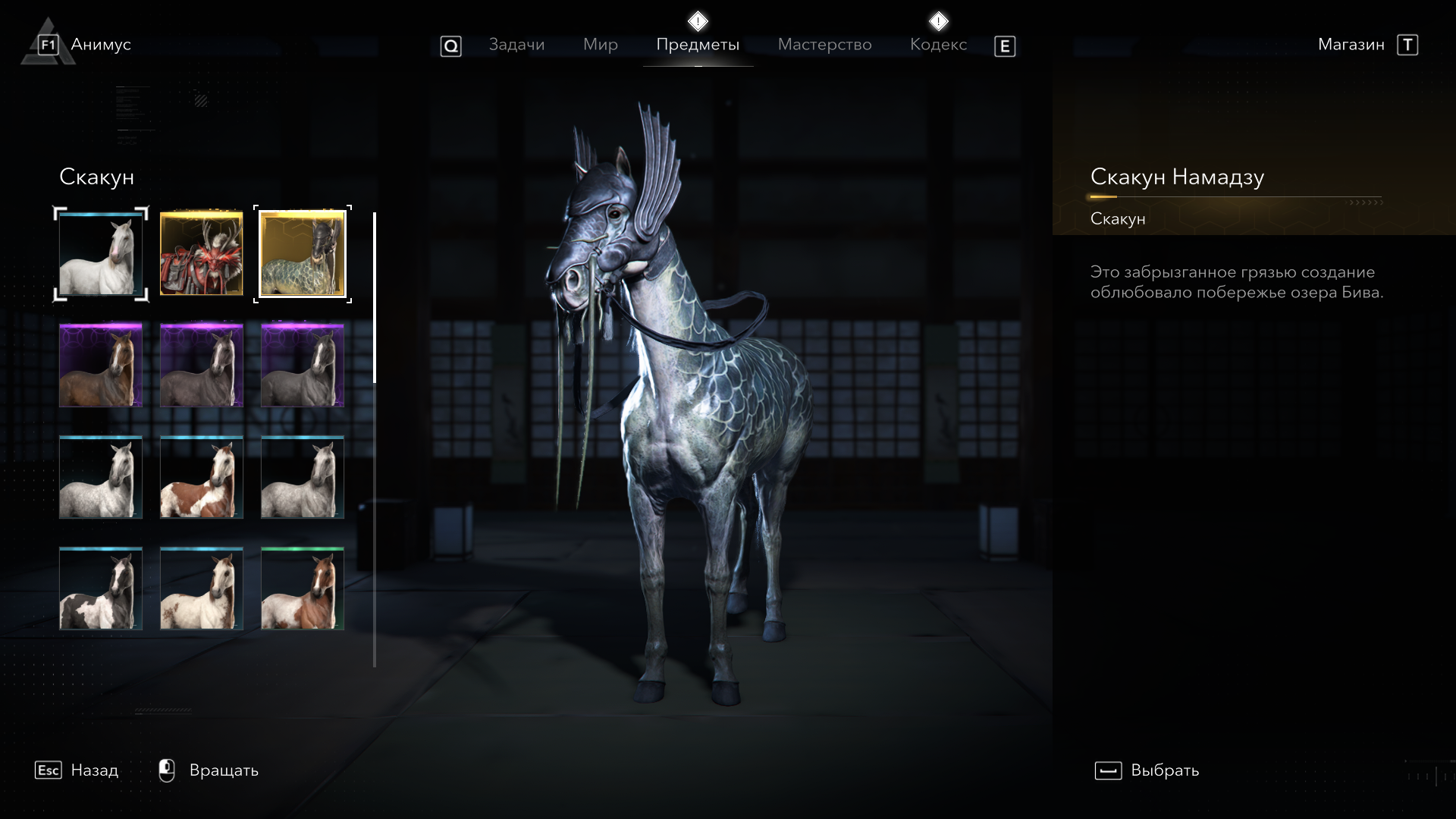Viewport: 1456px width, 819px height.
Task: Choose the red armored horse
Action: [202, 254]
